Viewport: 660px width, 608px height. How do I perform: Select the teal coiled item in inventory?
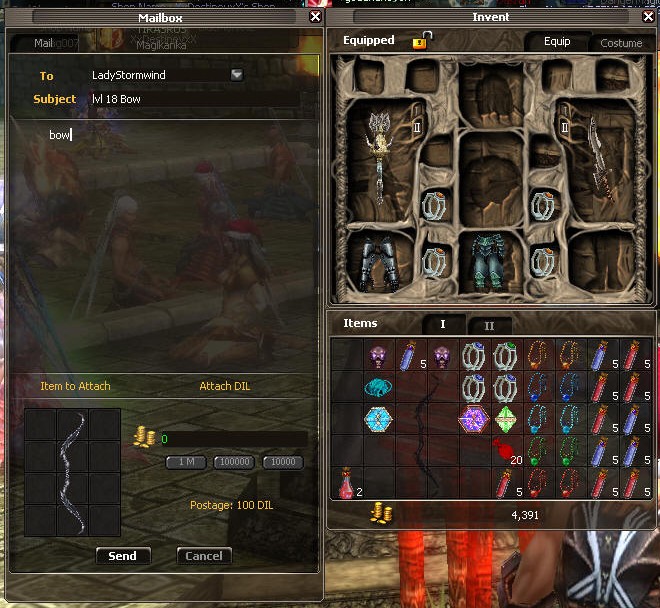pos(379,387)
